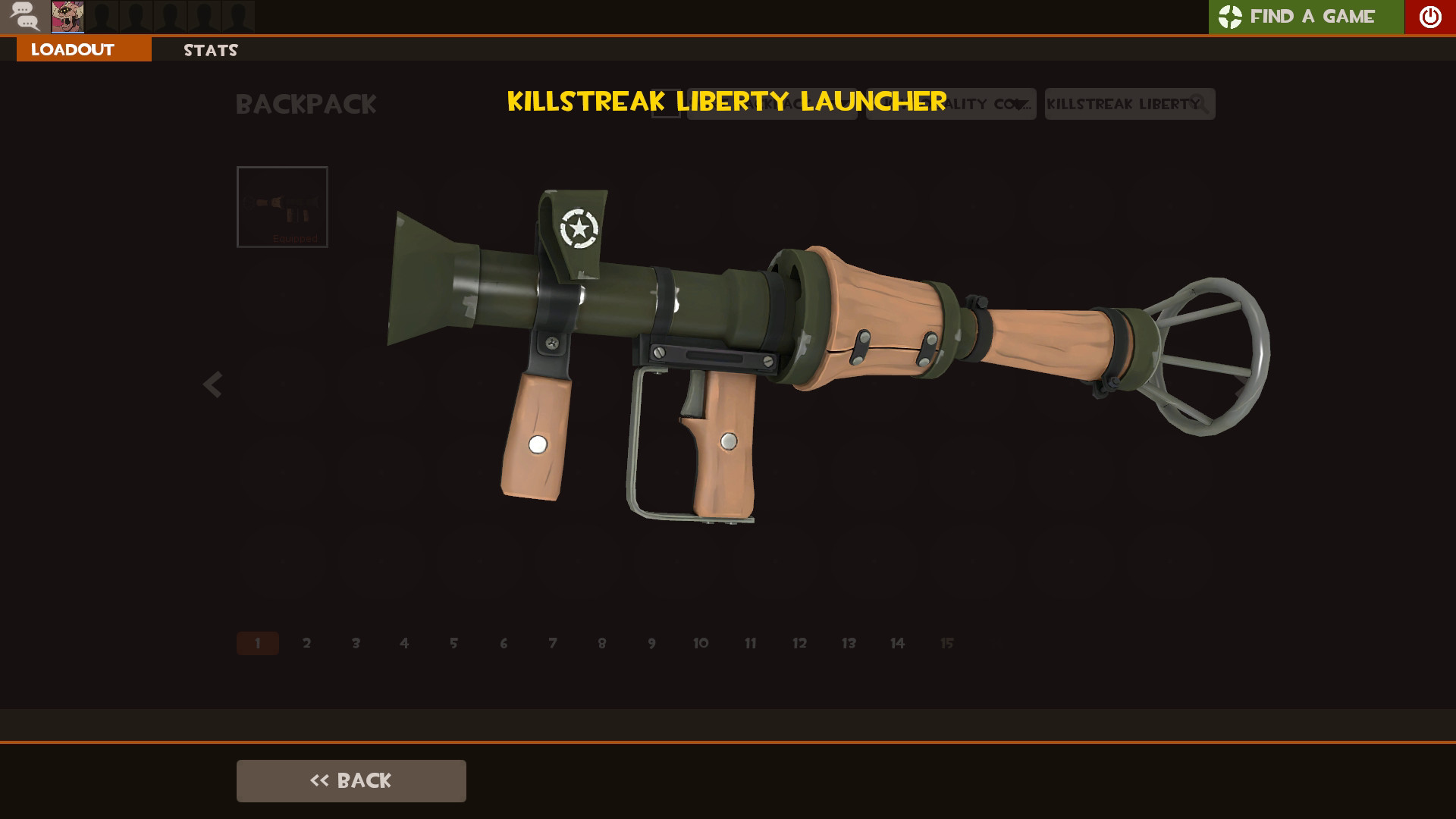Open the Backpack view dropdown

pyautogui.click(x=770, y=104)
